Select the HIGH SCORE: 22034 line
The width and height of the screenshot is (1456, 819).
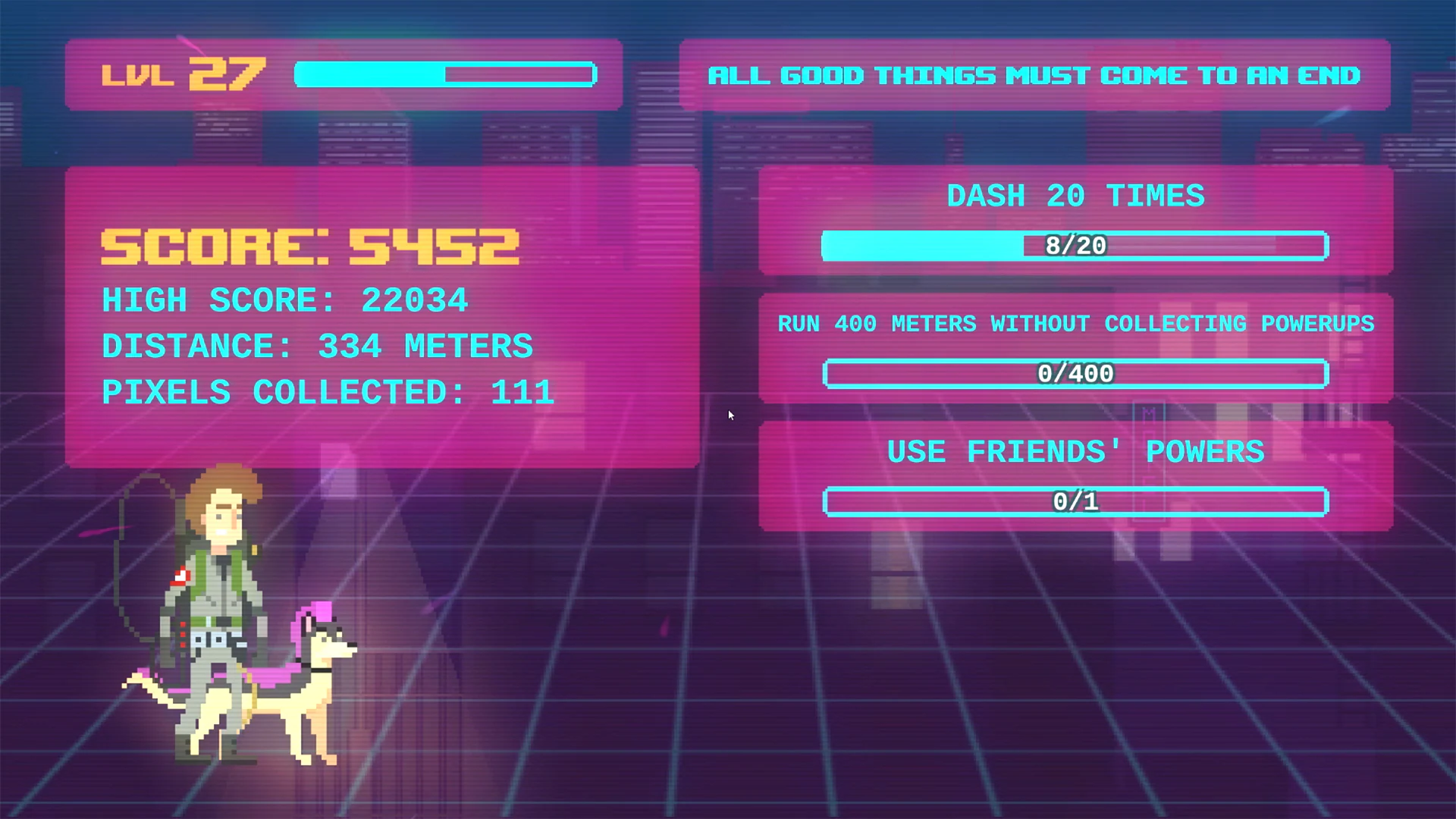(x=284, y=300)
